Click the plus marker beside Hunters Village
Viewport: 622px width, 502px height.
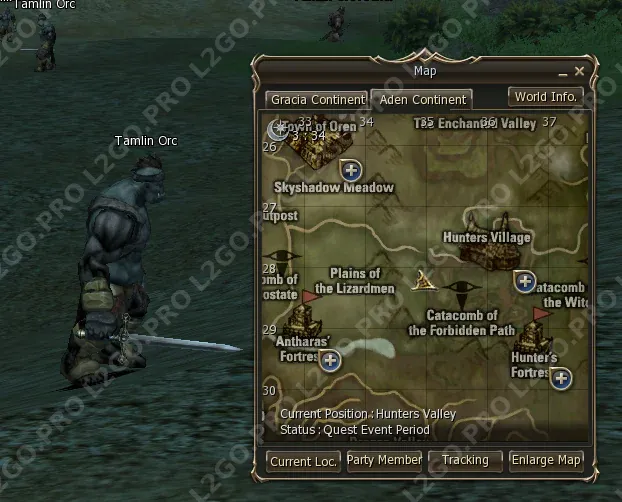tap(525, 281)
